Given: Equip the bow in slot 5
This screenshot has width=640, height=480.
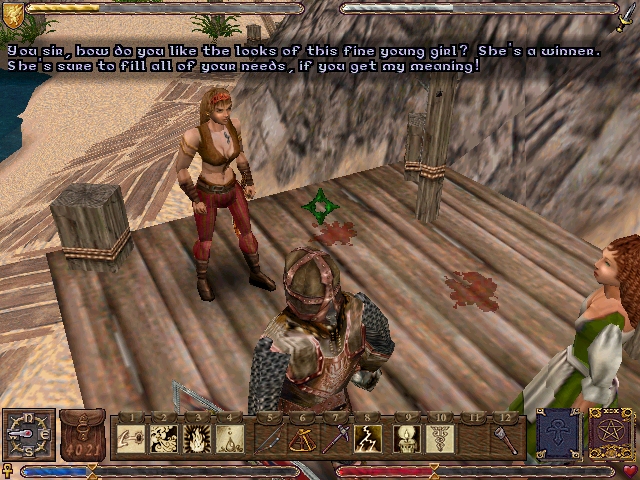Looking at the screenshot, I should coord(268,438).
